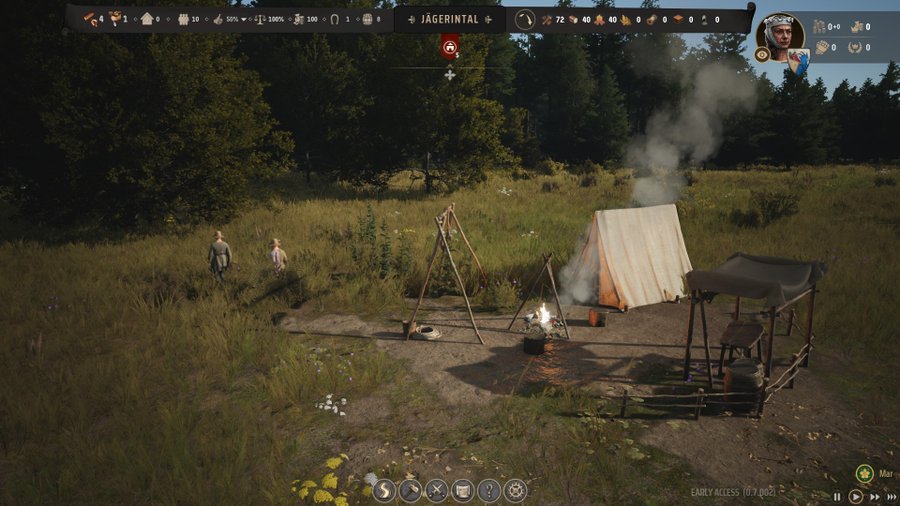
Task: Click the coat of arms shield
Action: pos(797,62)
